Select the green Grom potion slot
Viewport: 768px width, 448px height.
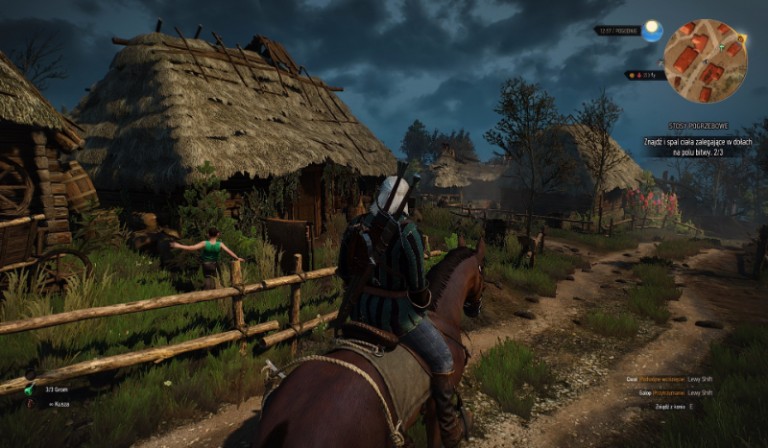(29, 389)
